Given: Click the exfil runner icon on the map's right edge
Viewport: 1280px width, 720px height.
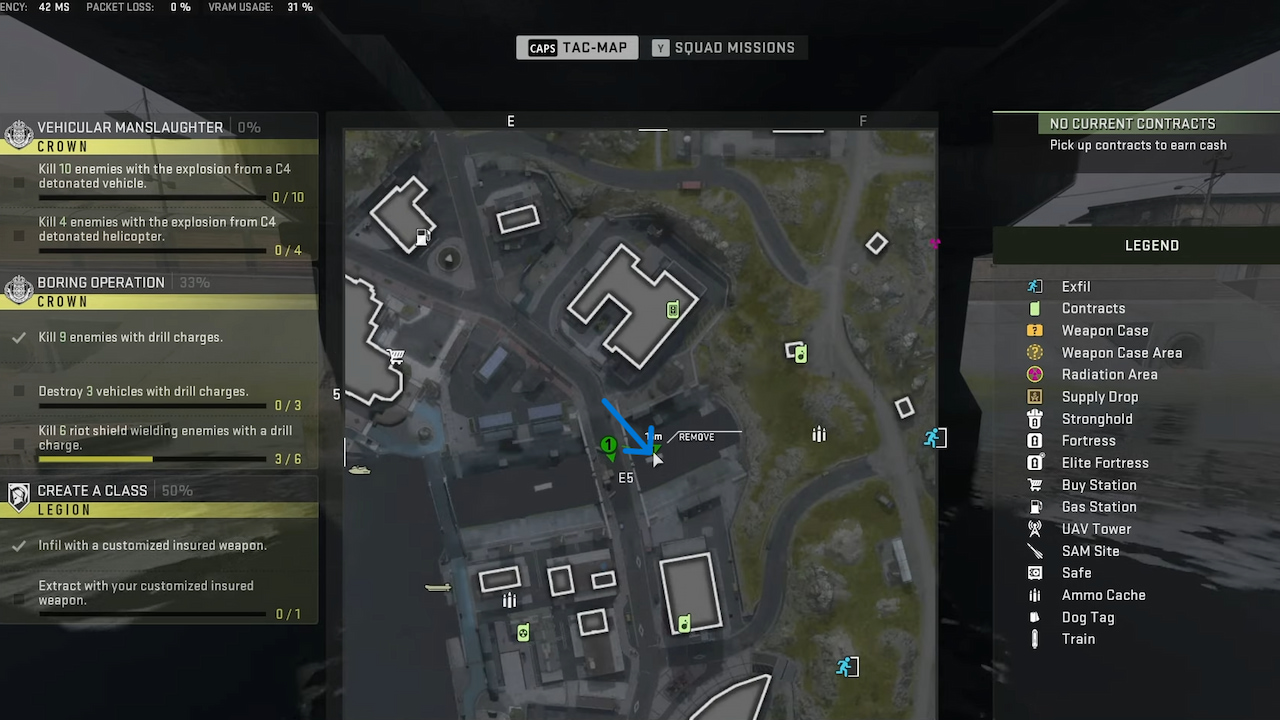Looking at the screenshot, I should (933, 437).
